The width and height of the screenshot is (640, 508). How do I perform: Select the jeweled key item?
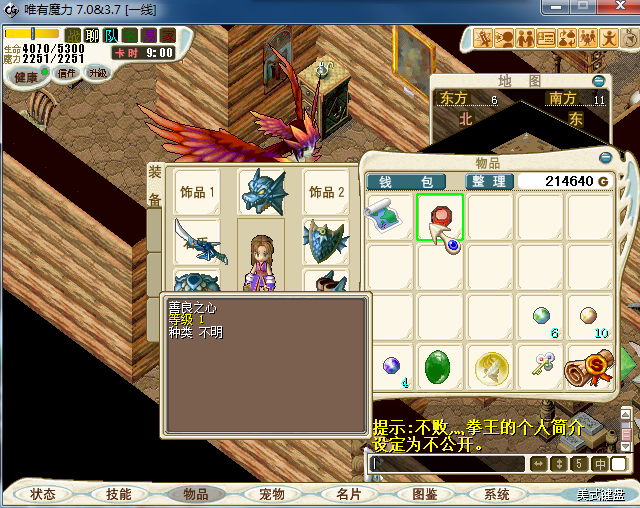click(540, 365)
